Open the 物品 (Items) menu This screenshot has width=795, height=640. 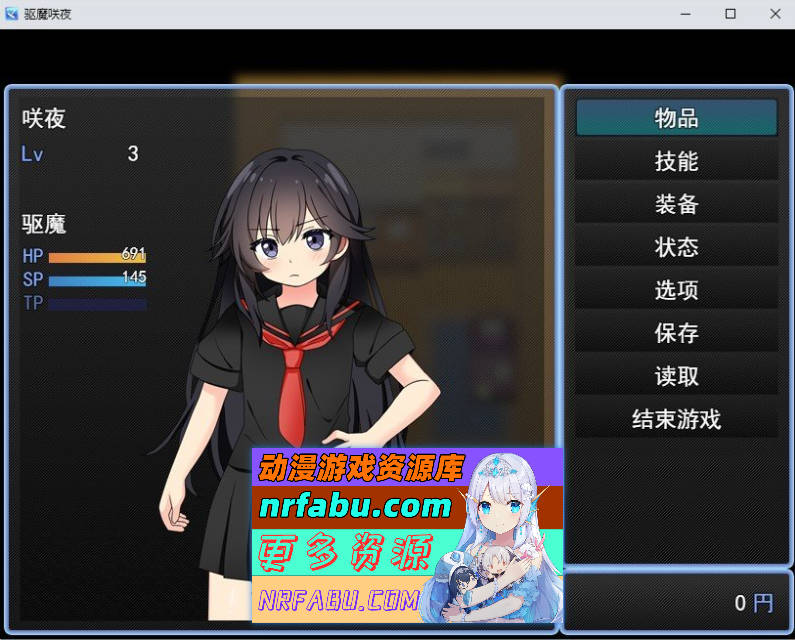(x=676, y=118)
